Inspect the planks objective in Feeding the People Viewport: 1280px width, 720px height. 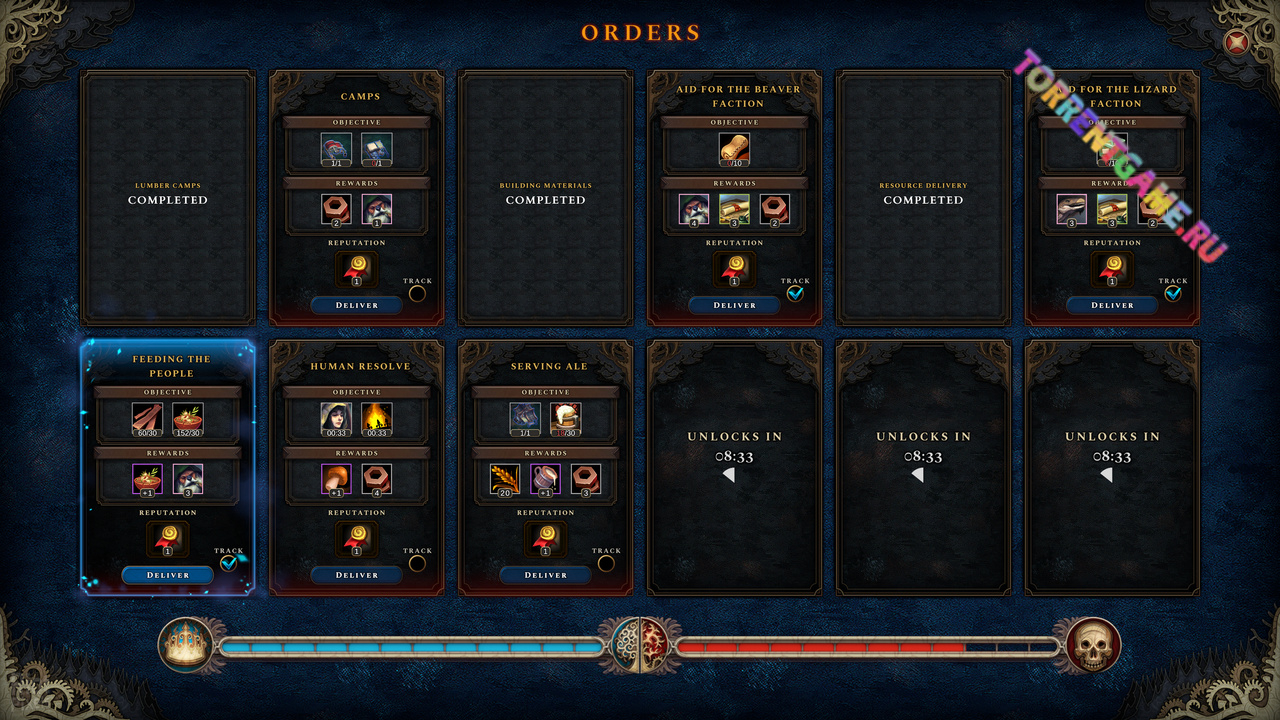[147, 419]
